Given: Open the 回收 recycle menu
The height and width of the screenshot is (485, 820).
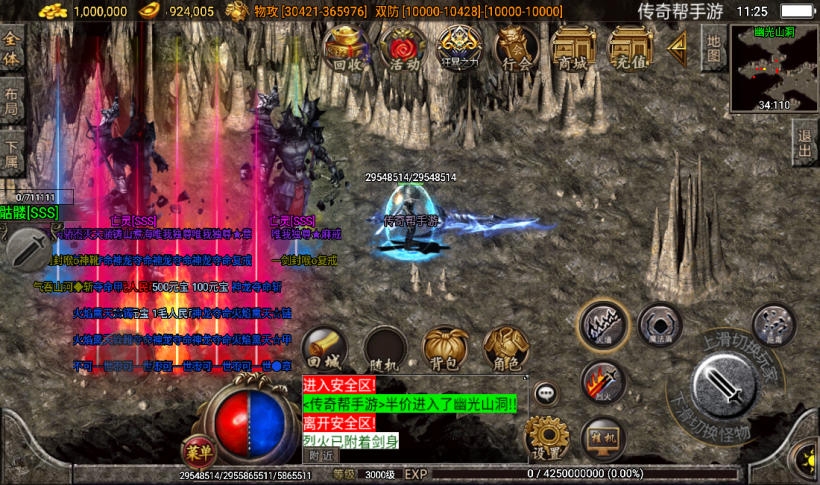Looking at the screenshot, I should point(346,47).
